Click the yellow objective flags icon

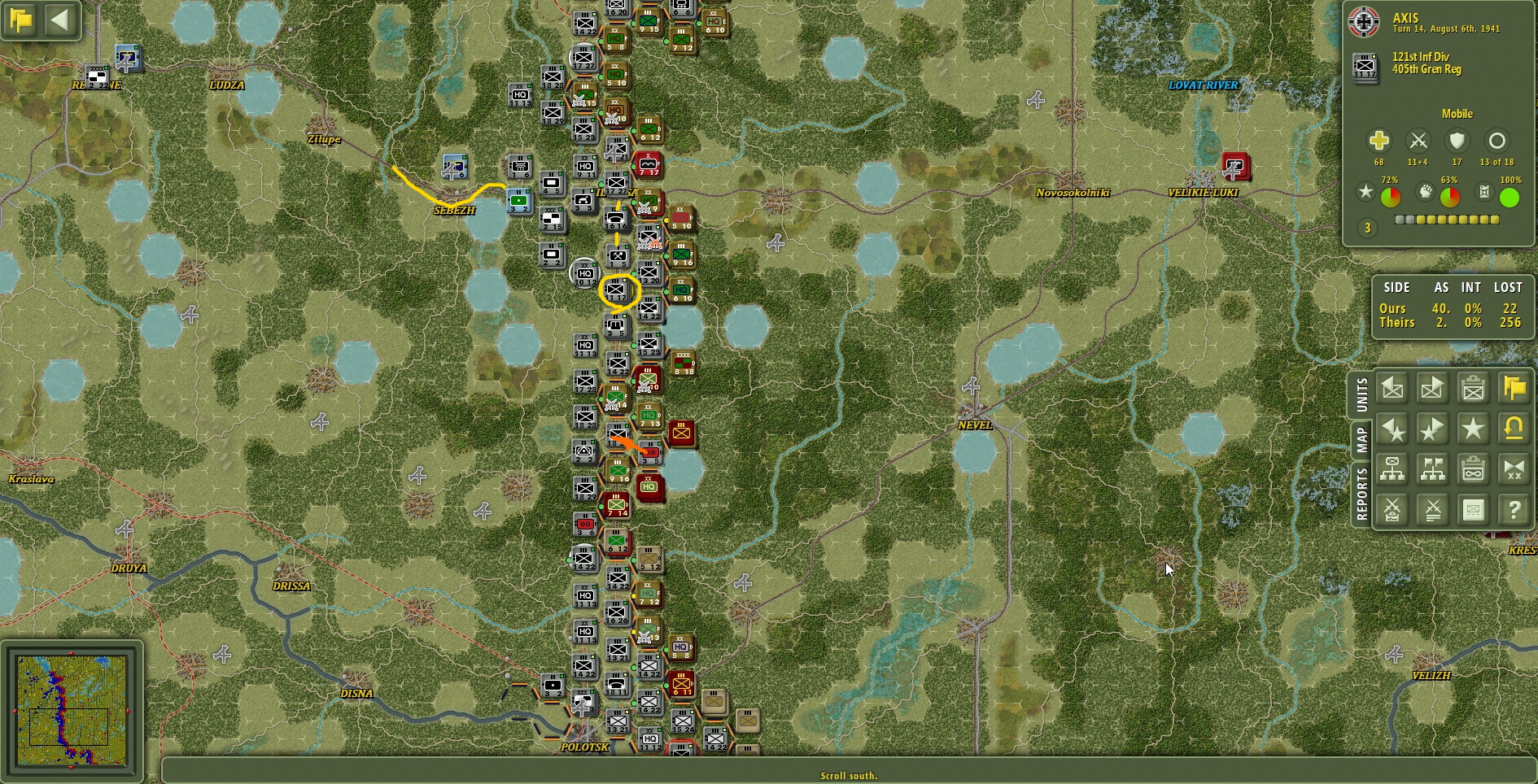[1514, 388]
